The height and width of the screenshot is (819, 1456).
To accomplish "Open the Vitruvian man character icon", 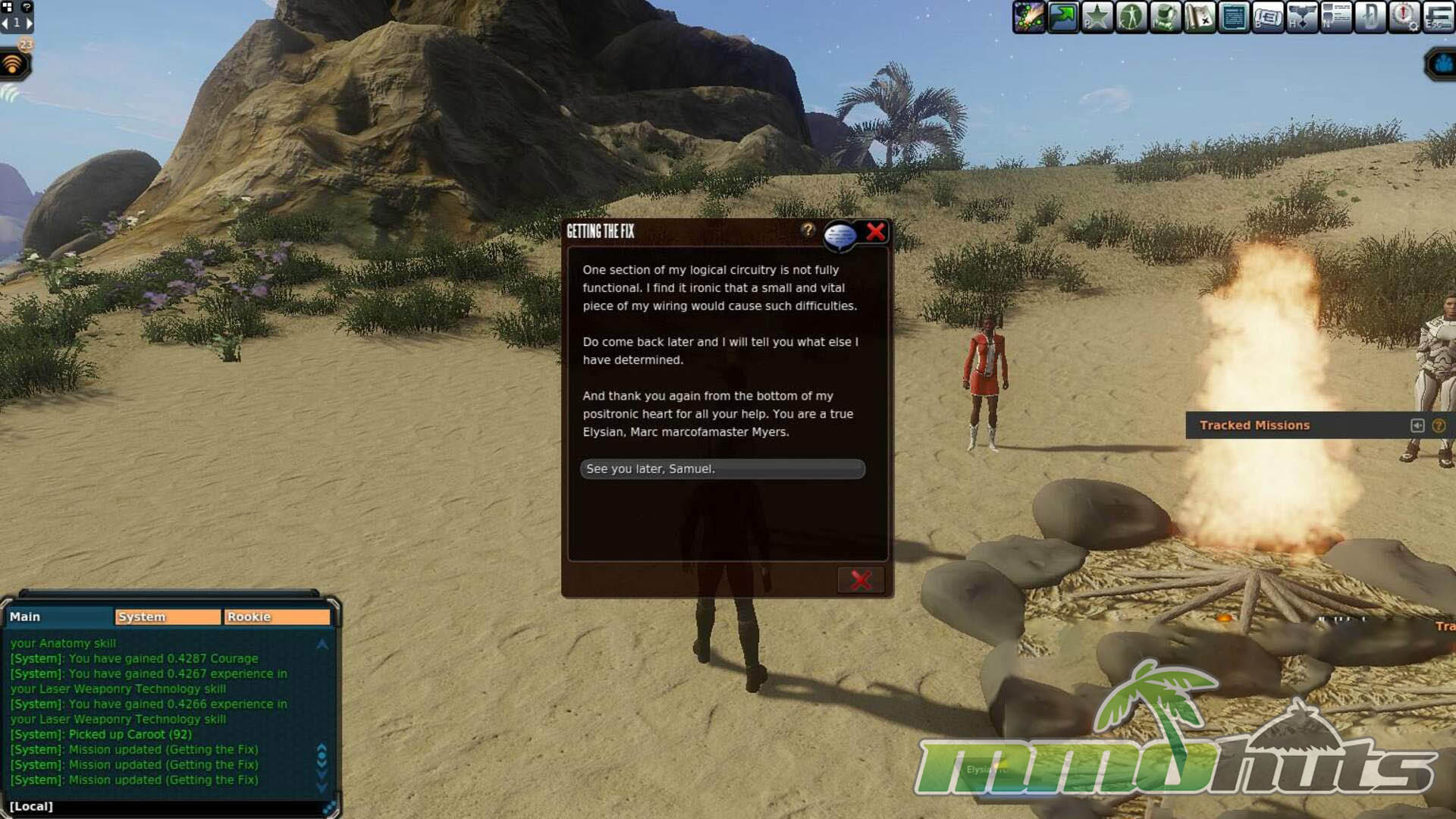I will 1131,17.
